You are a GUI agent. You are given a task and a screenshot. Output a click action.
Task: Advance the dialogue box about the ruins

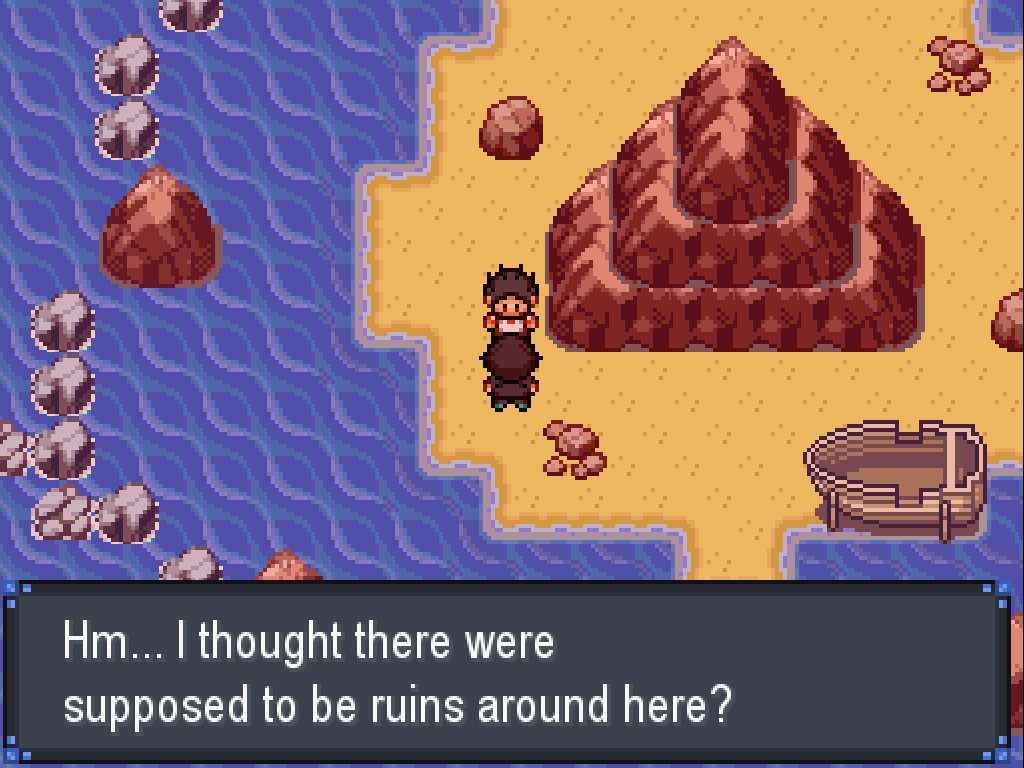click(x=510, y=672)
